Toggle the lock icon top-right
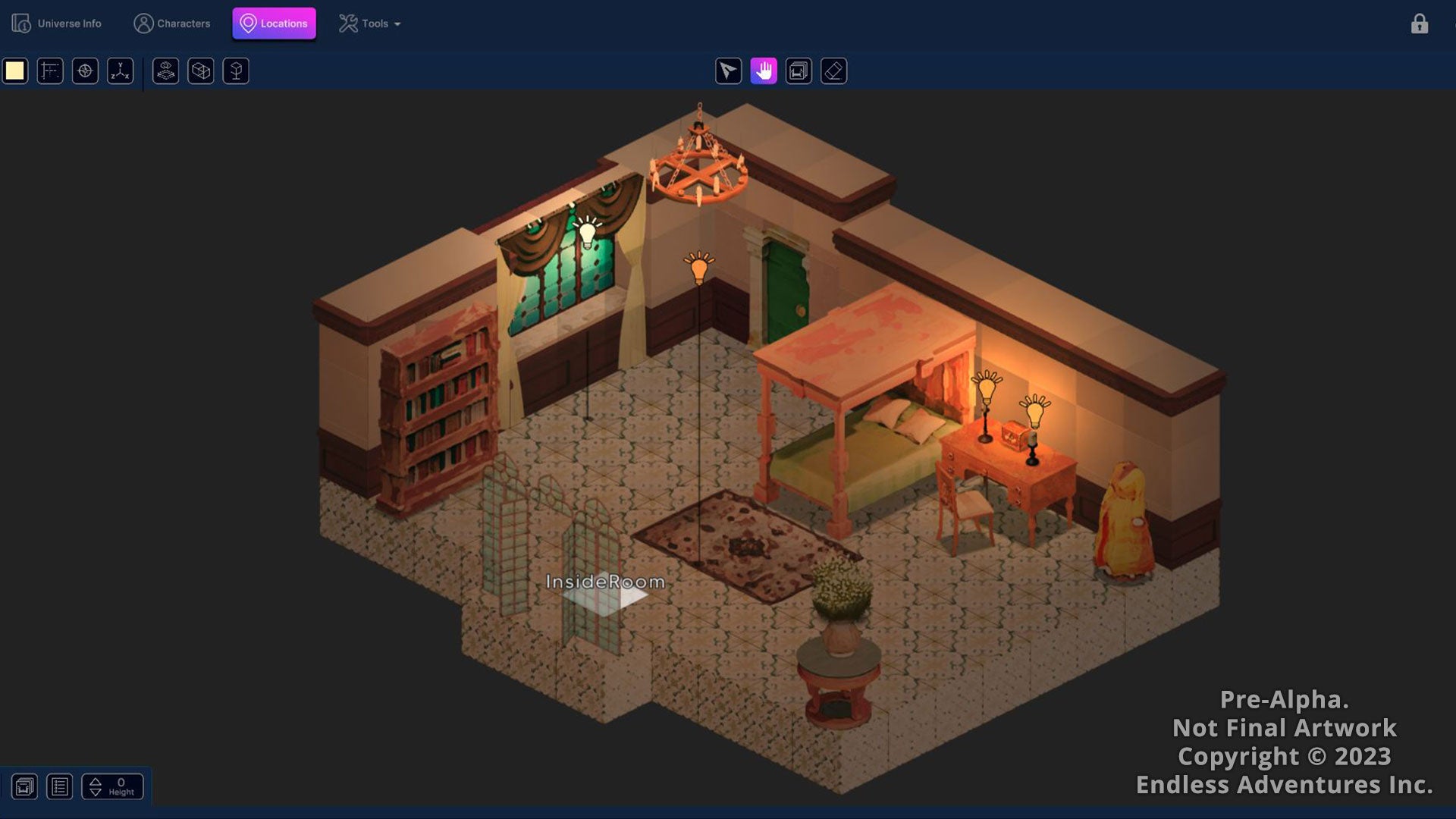This screenshot has height=819, width=1456. tap(1419, 24)
